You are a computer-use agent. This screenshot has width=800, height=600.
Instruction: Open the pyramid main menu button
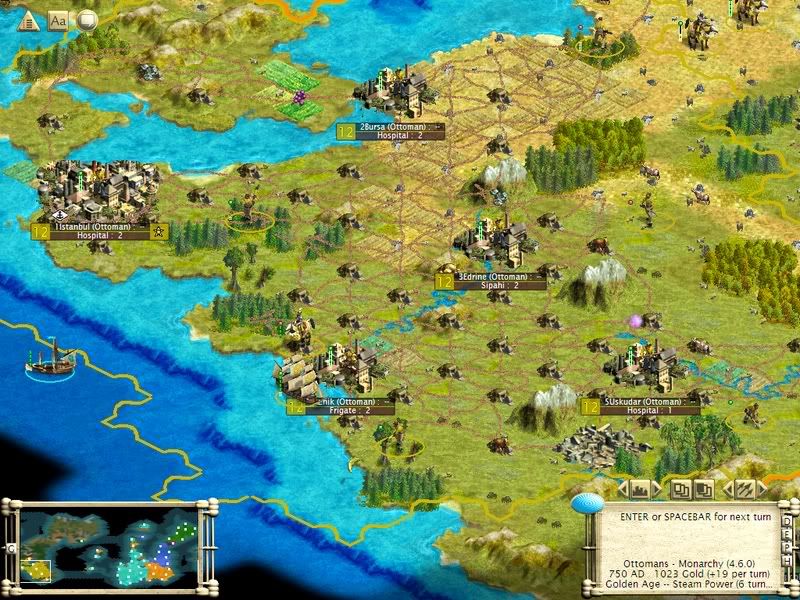click(x=28, y=20)
